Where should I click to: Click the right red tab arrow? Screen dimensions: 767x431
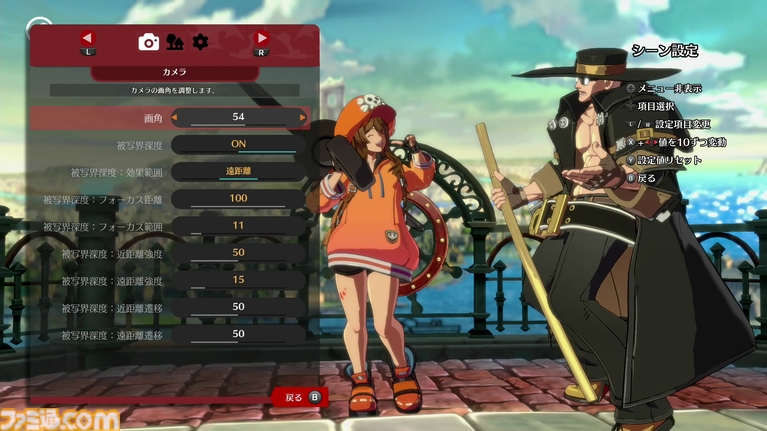point(262,38)
